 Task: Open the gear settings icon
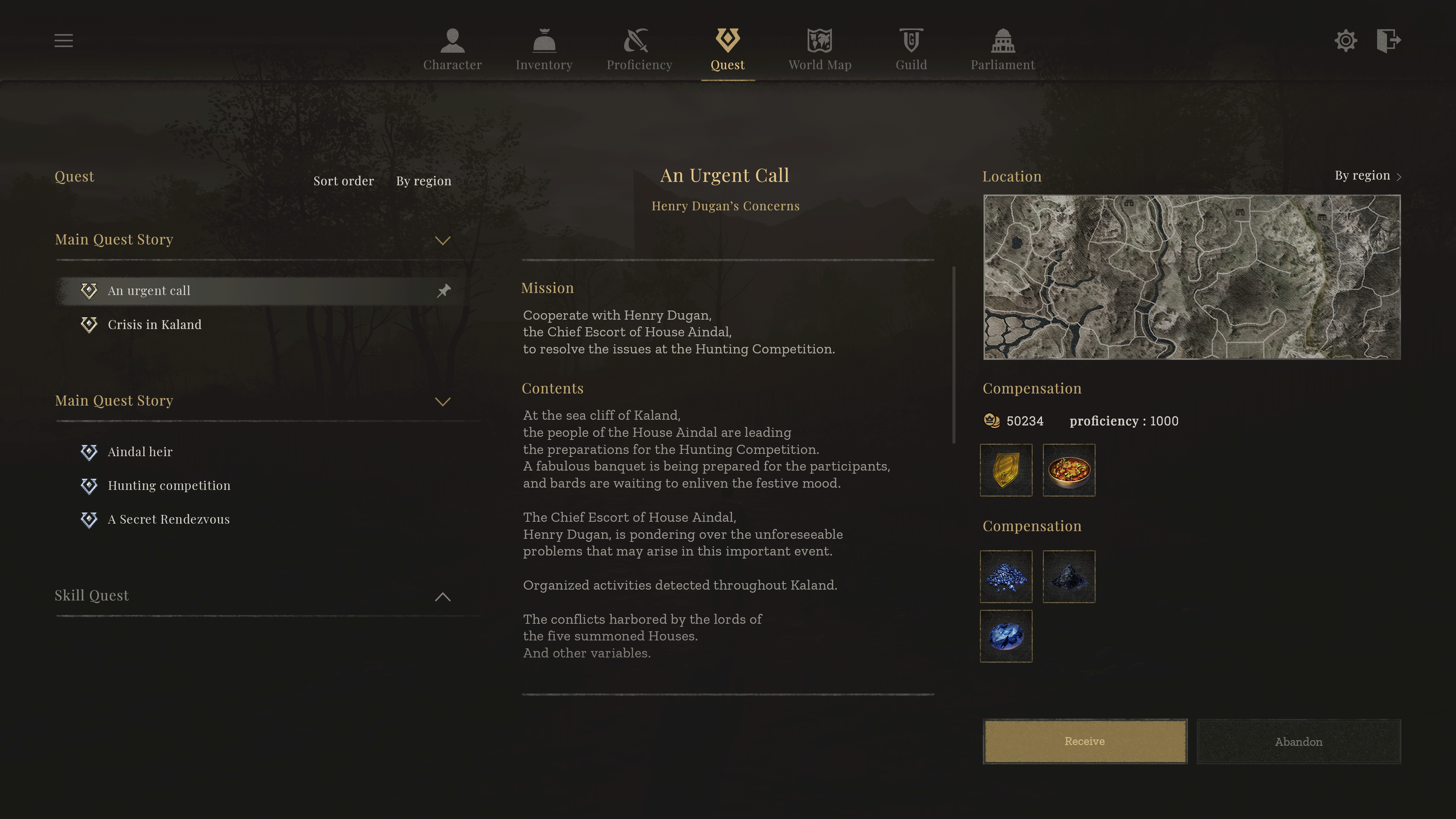point(1345,41)
